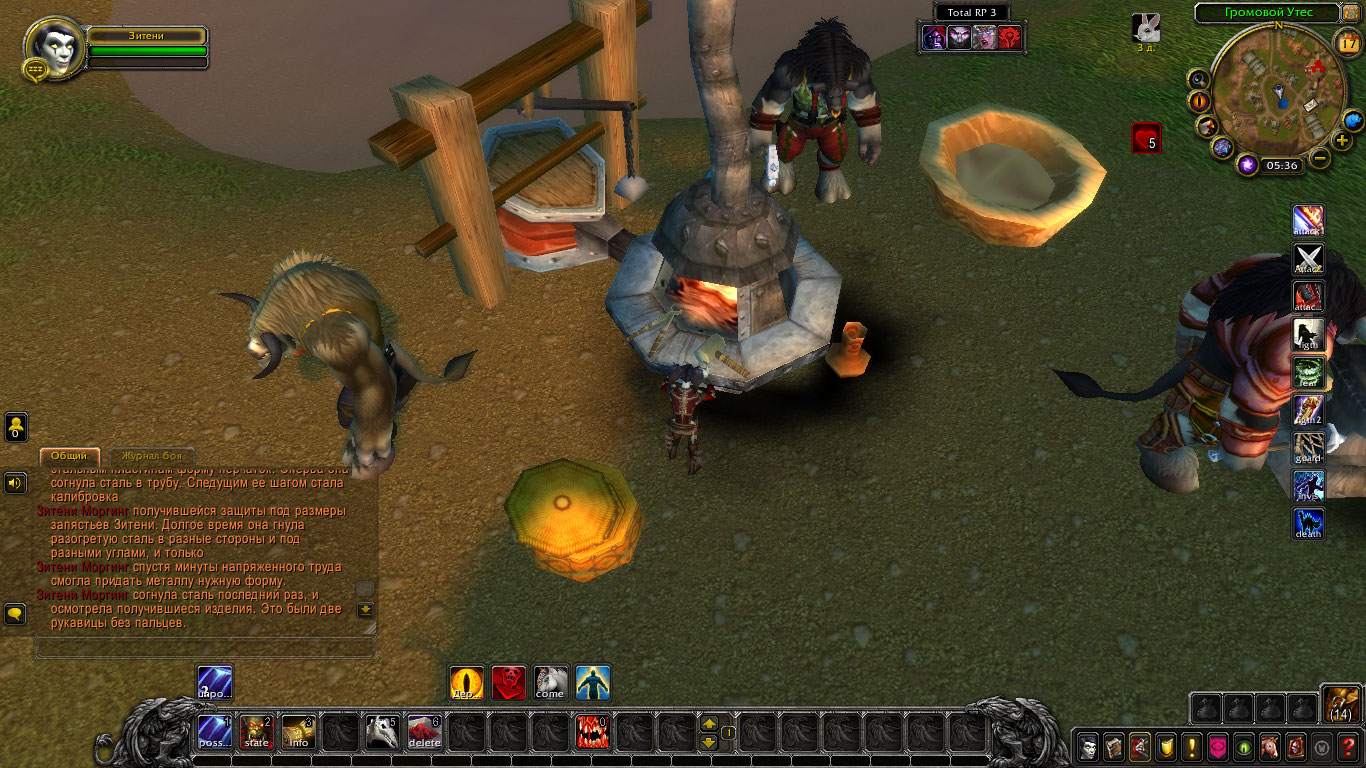Activate the 'state' action bar slot

[x=256, y=732]
